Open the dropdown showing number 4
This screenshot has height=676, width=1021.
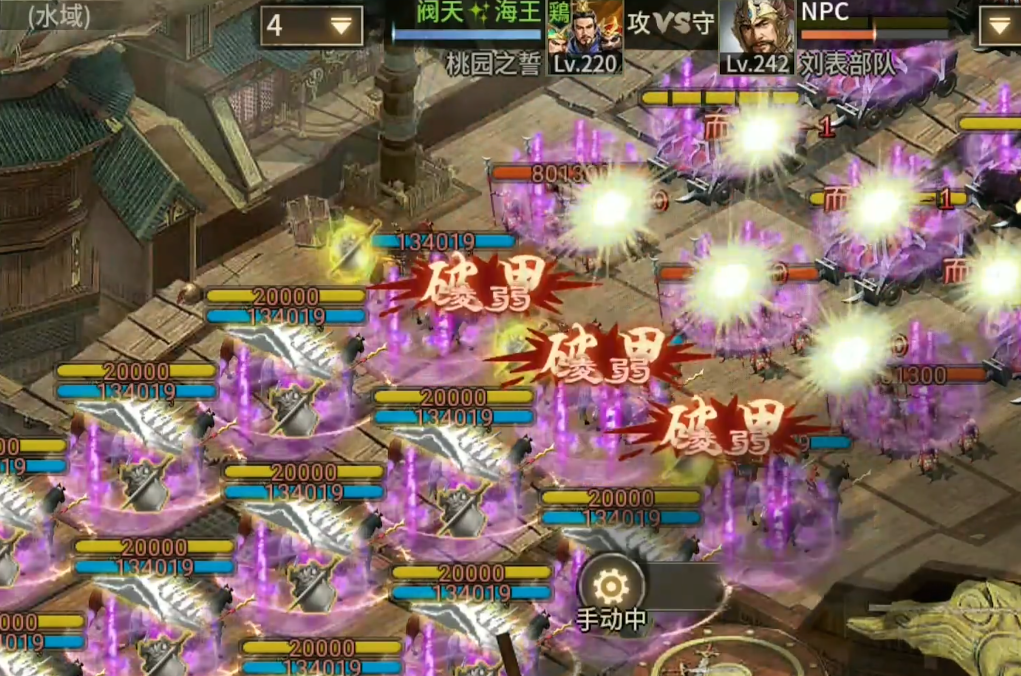tap(311, 26)
